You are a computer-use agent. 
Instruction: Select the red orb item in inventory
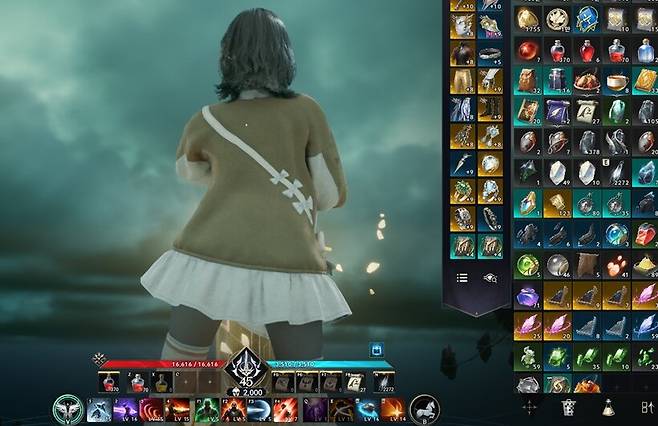(x=527, y=50)
